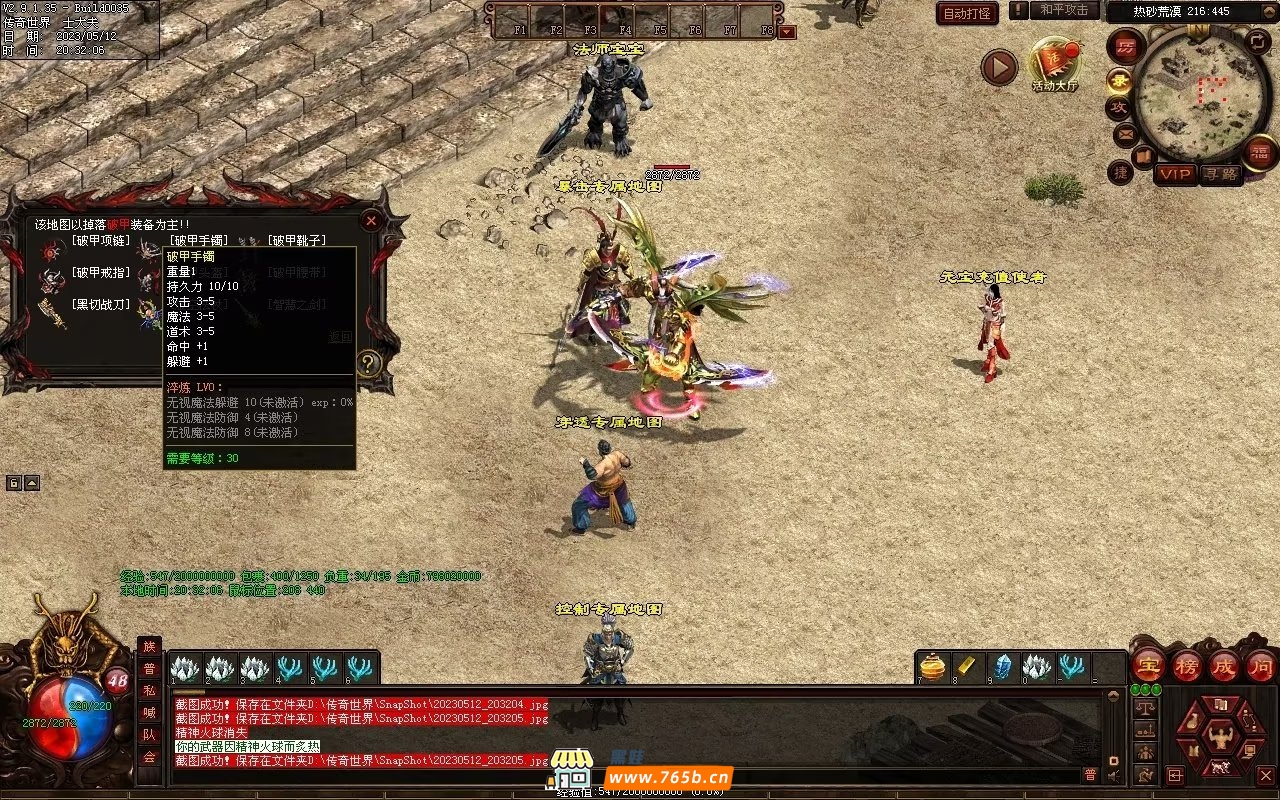Select the 破甲戒指 ring entry
This screenshot has width=1280, height=800.
pyautogui.click(x=99, y=272)
